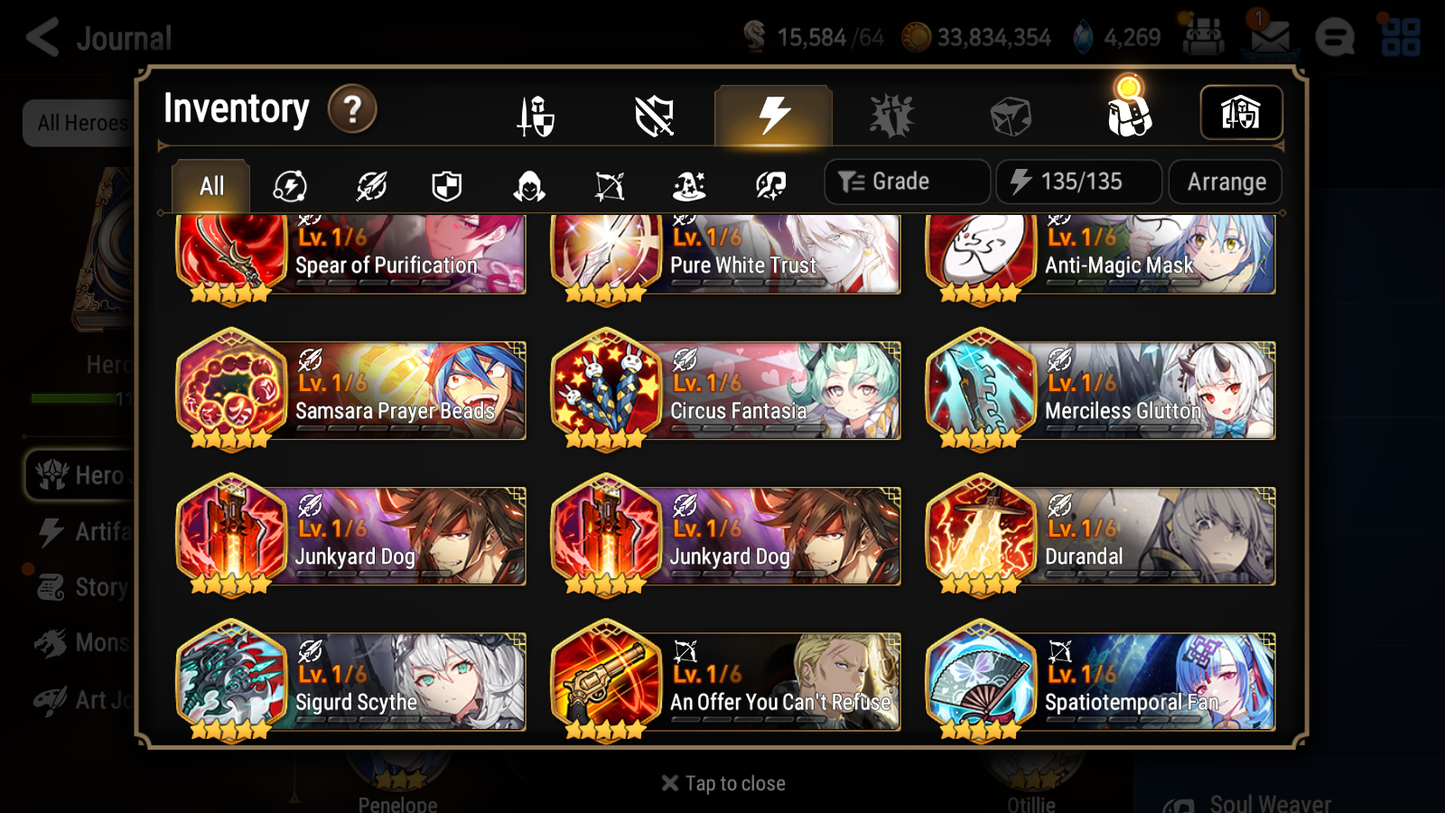
Task: Select the burst-sword charms tab icon
Action: 892,113
